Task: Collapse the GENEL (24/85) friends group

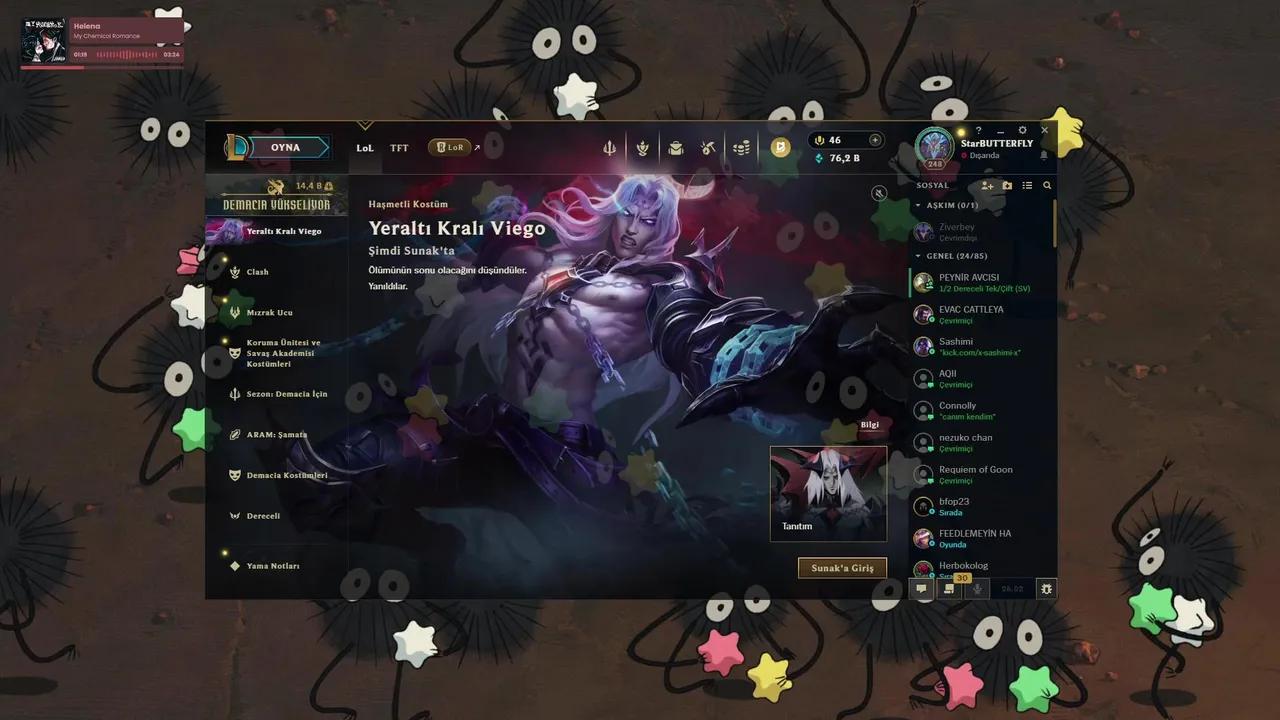Action: tap(957, 256)
